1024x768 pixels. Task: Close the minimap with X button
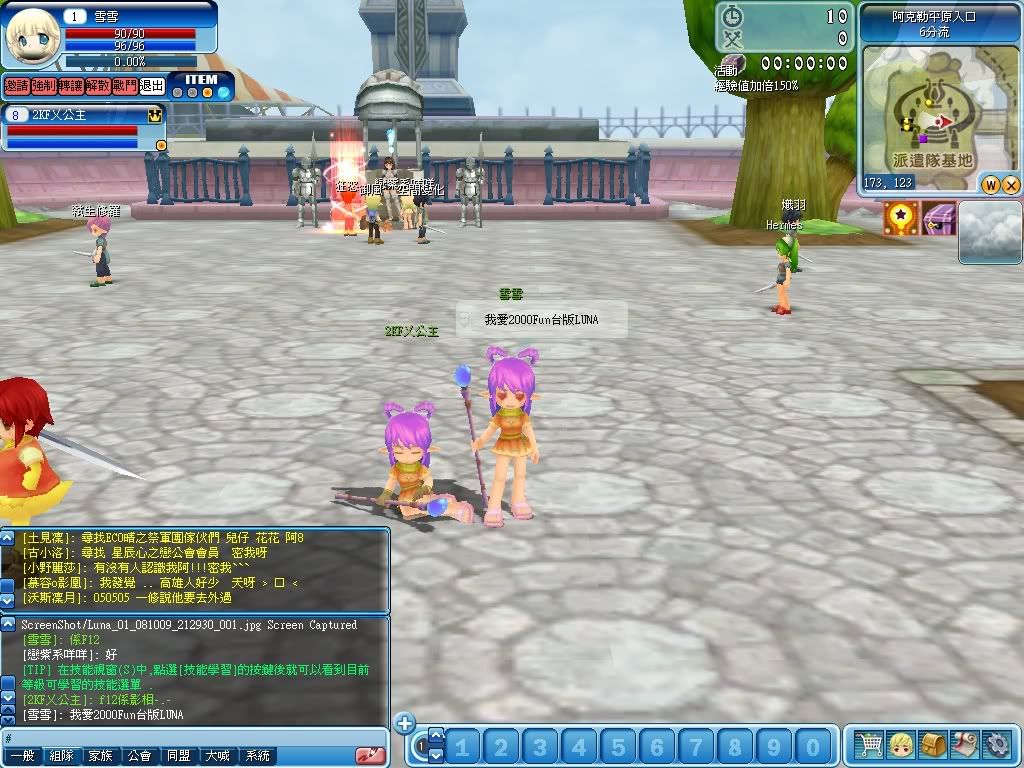[x=1010, y=185]
